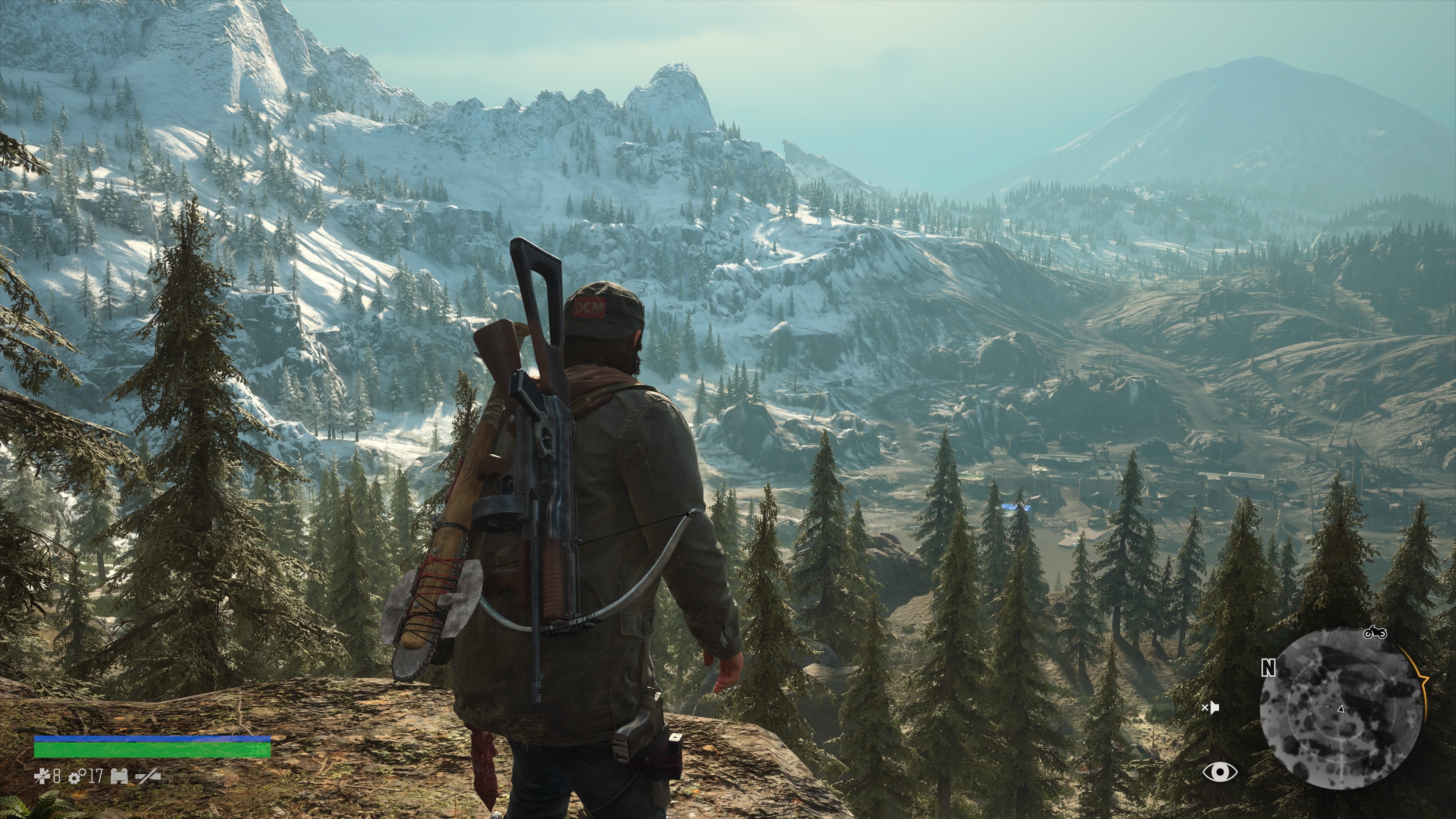
Task: Toggle the eye visibility indicator
Action: [1220, 772]
